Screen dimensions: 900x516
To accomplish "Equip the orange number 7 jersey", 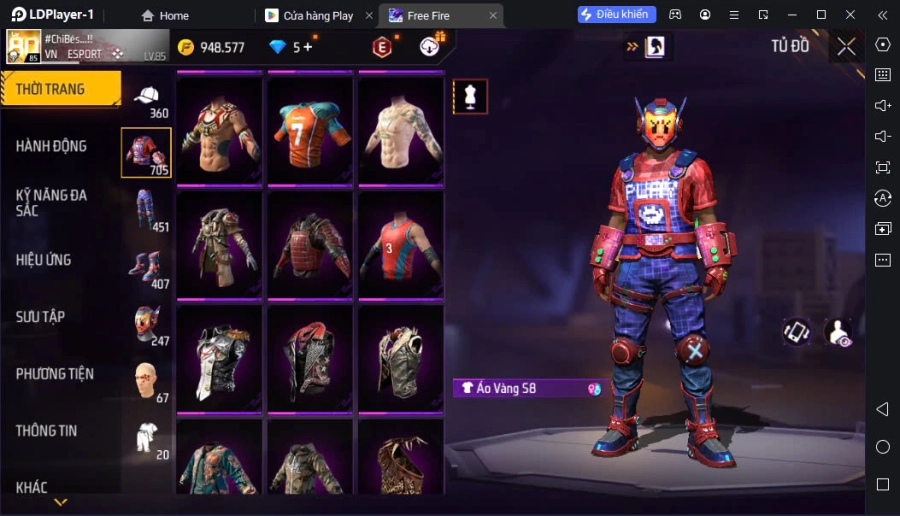I will [310, 129].
